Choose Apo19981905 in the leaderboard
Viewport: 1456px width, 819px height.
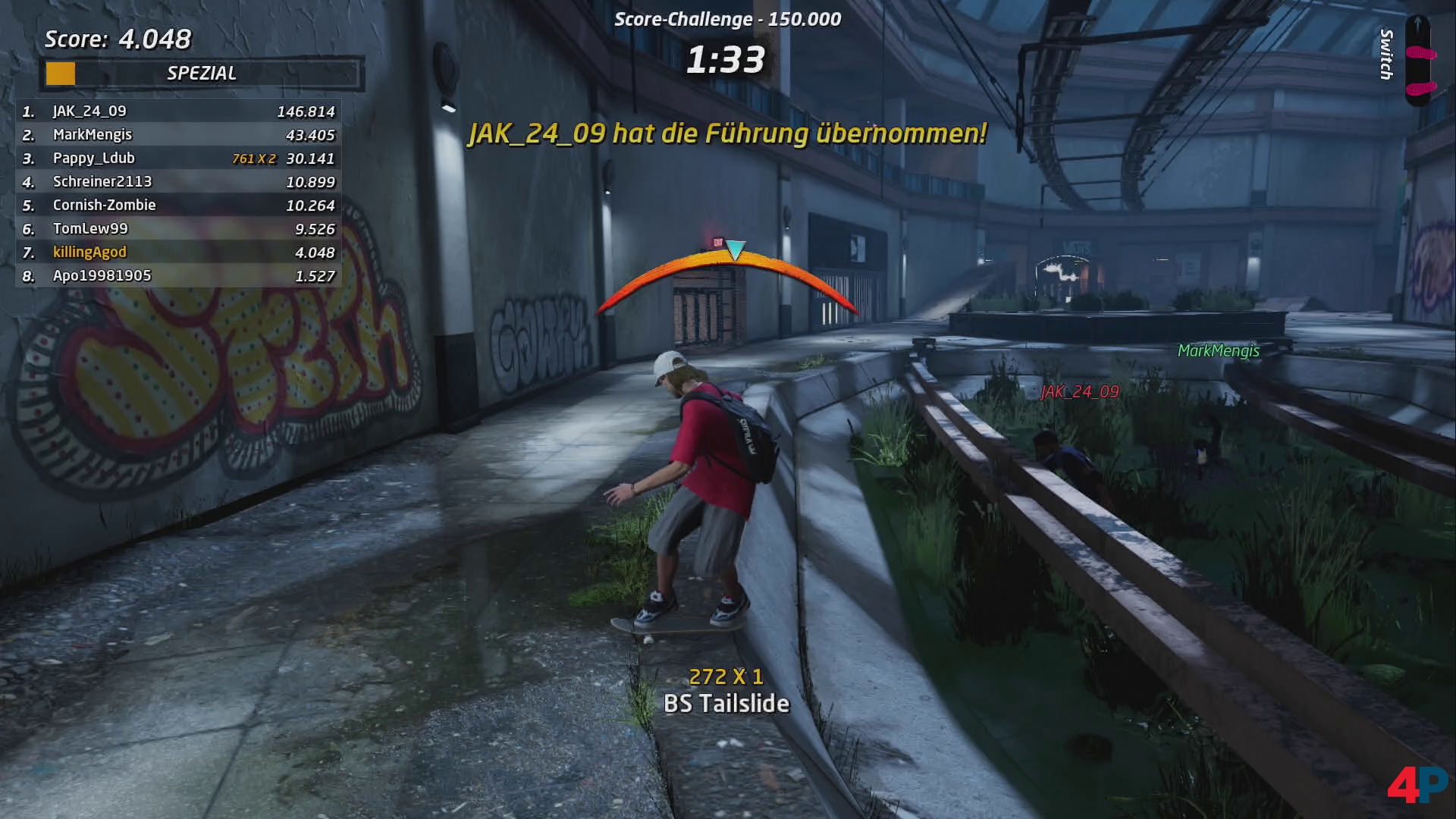(x=178, y=276)
